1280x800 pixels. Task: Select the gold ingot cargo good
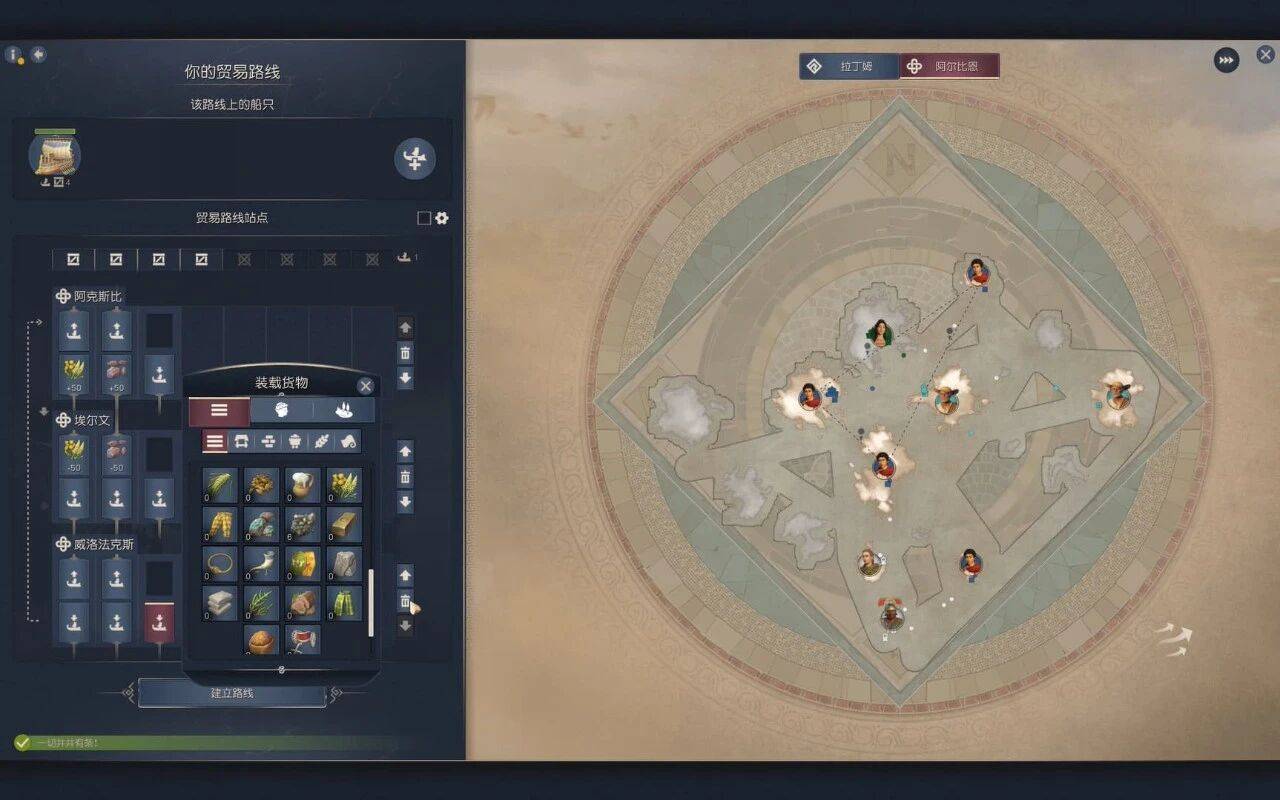[x=344, y=525]
